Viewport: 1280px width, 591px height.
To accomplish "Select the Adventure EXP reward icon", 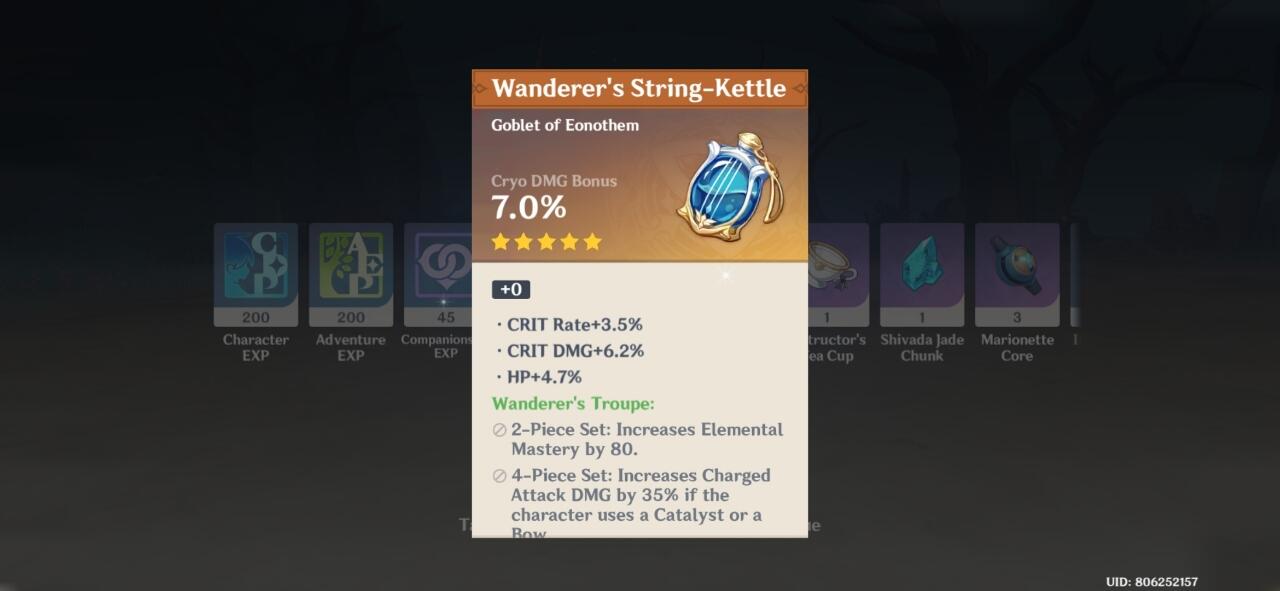I will (x=350, y=267).
